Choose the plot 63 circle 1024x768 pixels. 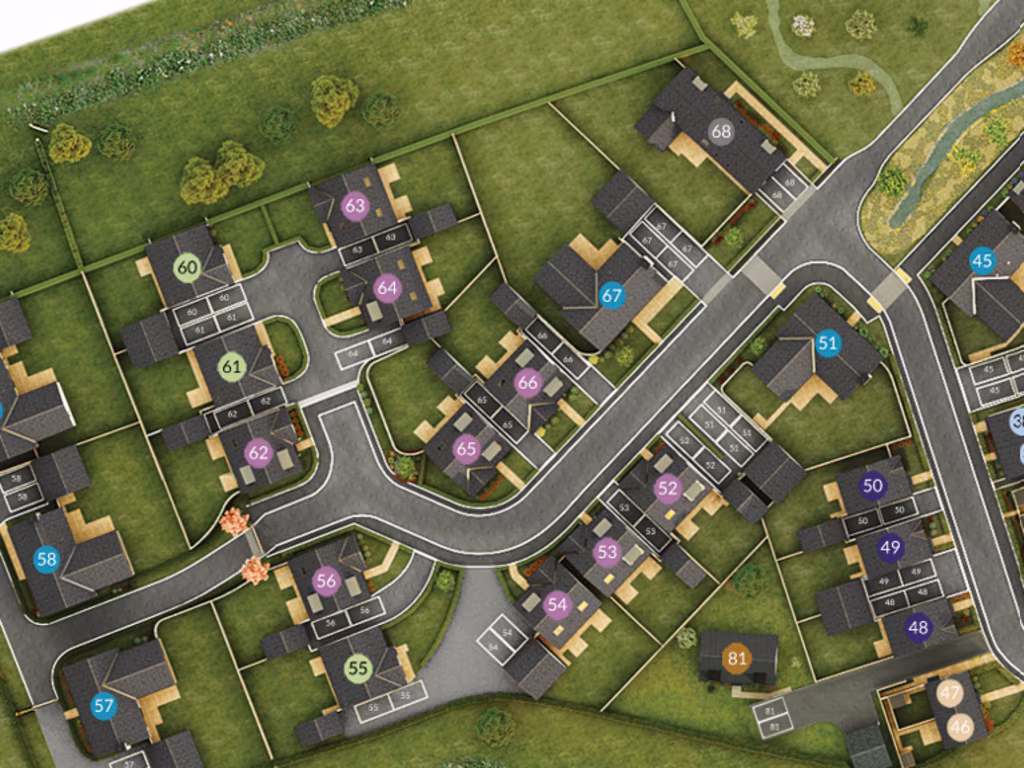click(x=354, y=206)
